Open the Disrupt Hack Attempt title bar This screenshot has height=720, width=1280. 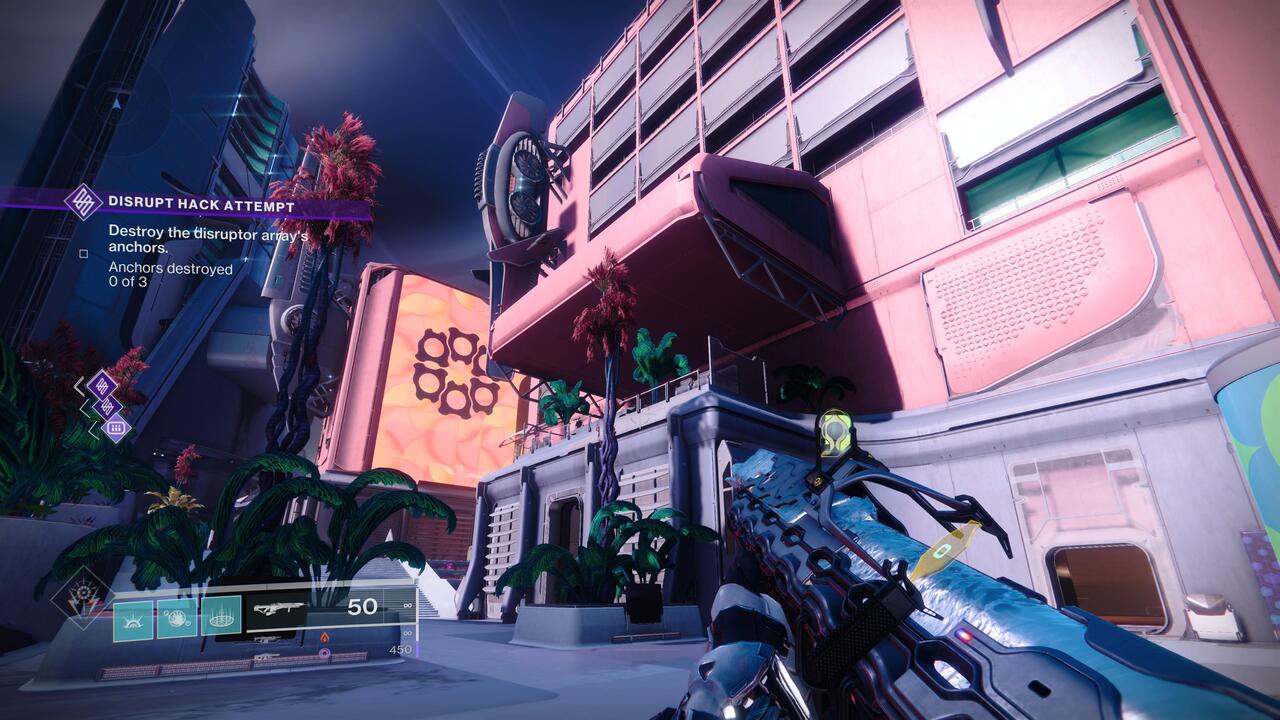click(200, 201)
